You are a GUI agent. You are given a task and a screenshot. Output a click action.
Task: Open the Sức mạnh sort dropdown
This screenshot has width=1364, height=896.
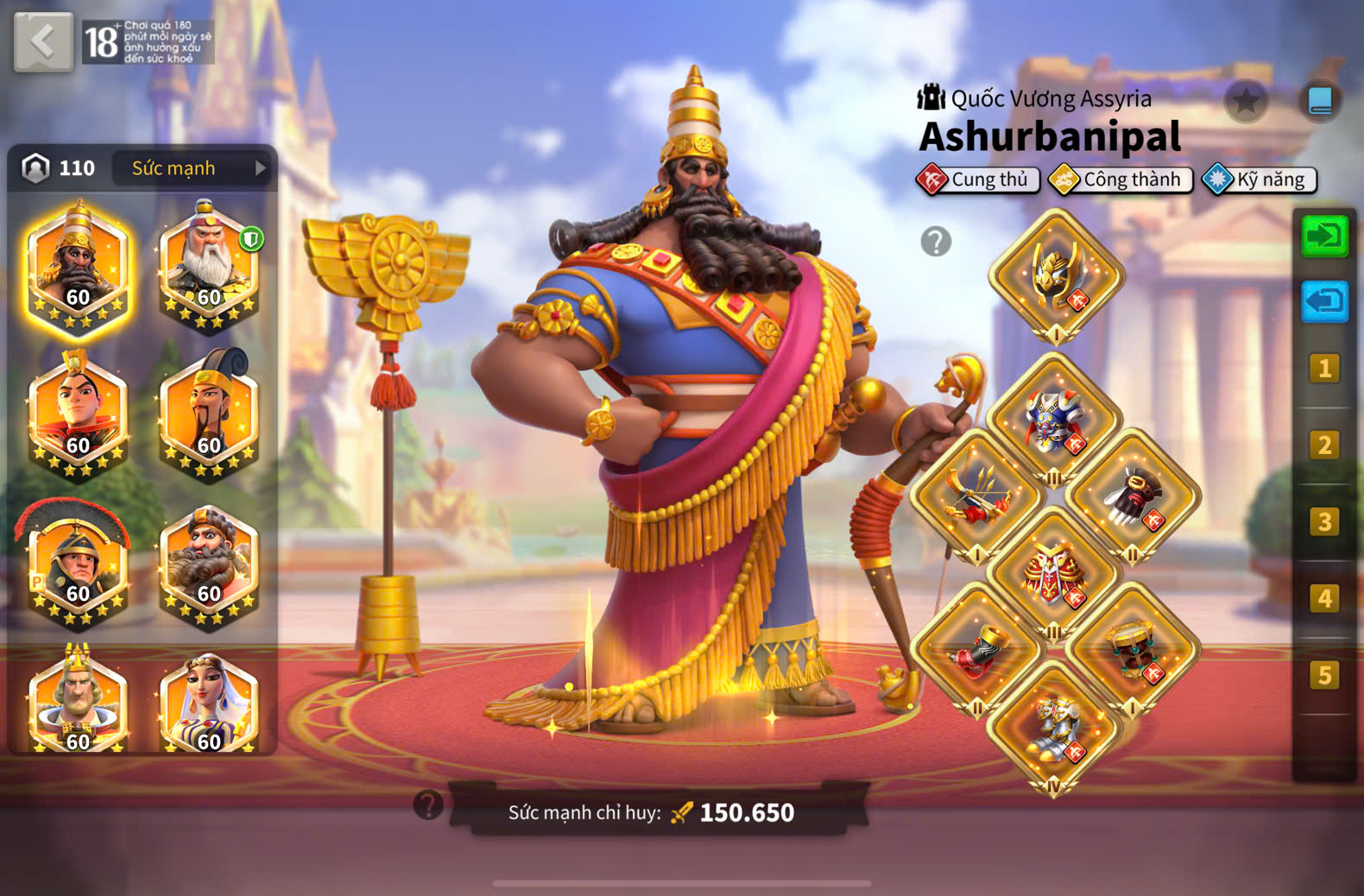[x=192, y=168]
